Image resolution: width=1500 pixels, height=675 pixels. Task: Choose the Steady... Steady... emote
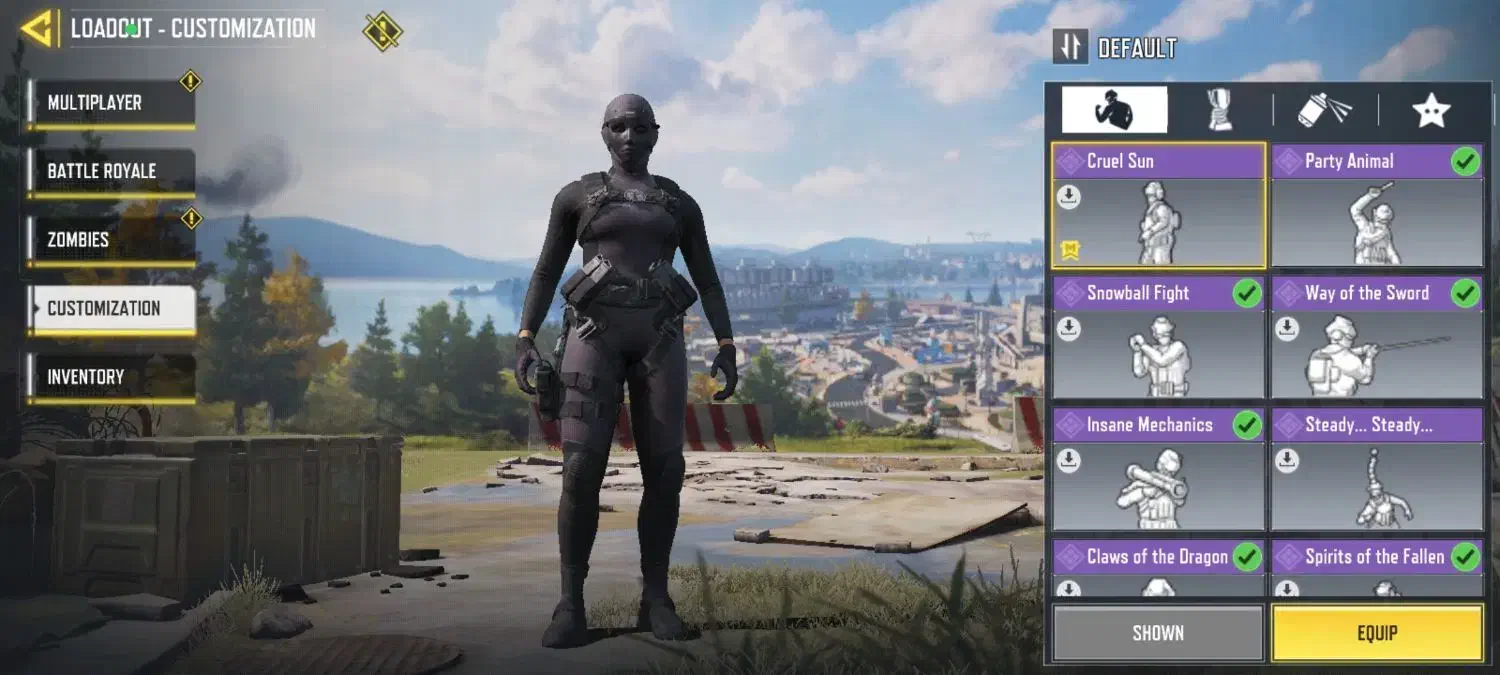point(1376,470)
